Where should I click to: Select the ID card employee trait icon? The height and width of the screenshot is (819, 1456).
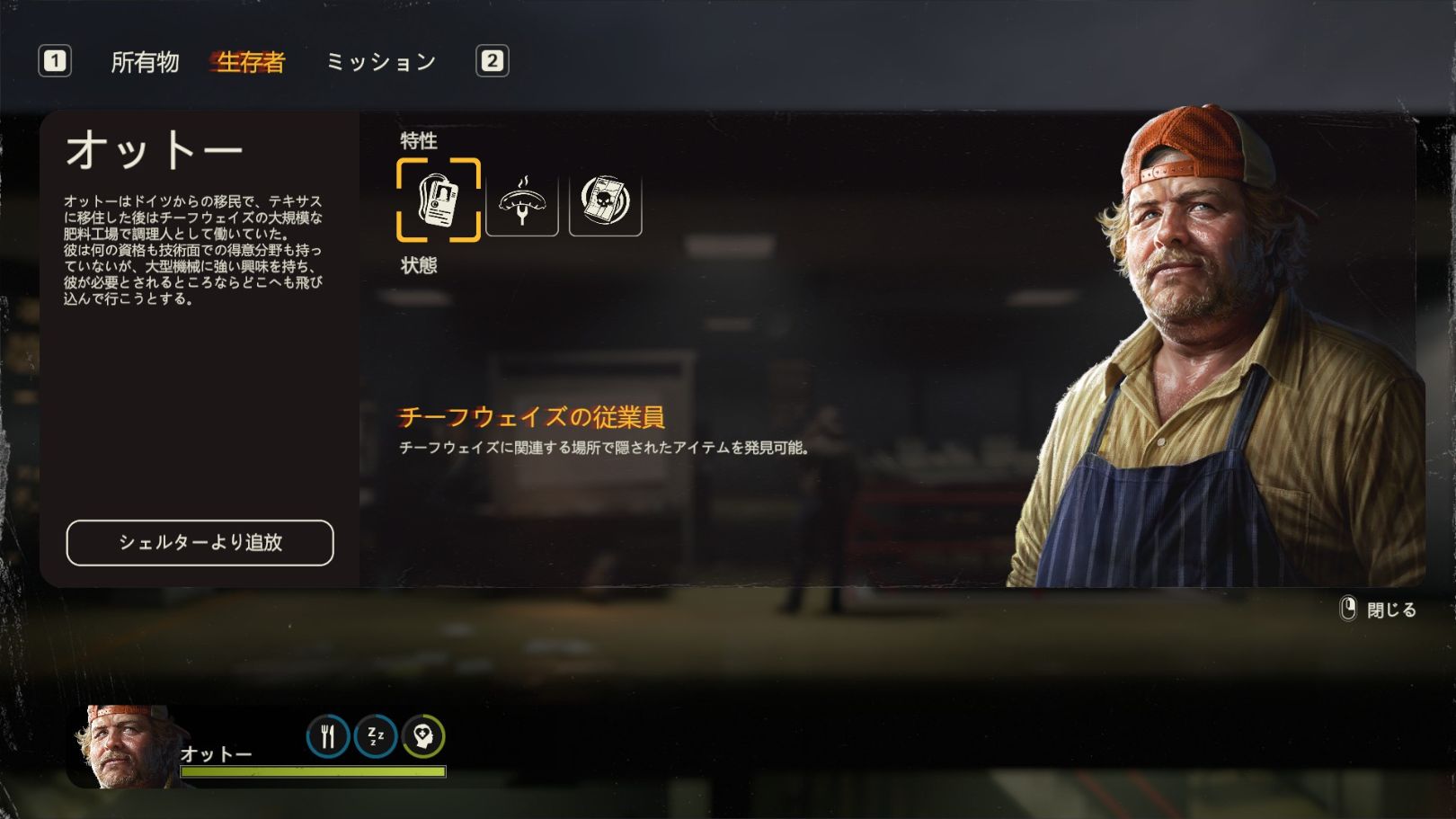click(439, 200)
